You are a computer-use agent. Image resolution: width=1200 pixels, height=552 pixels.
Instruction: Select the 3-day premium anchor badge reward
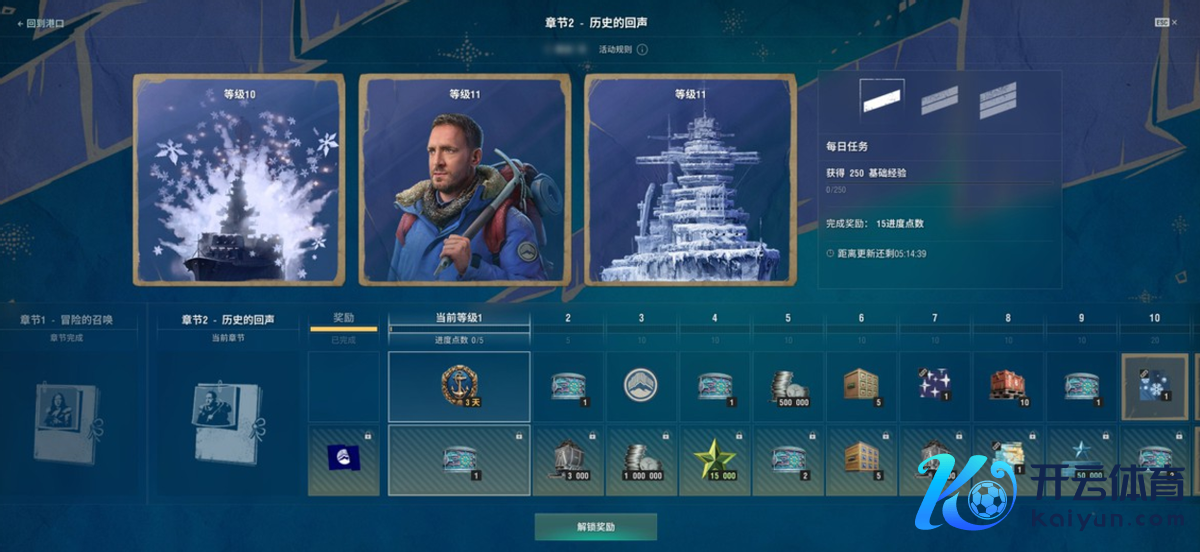click(x=459, y=386)
